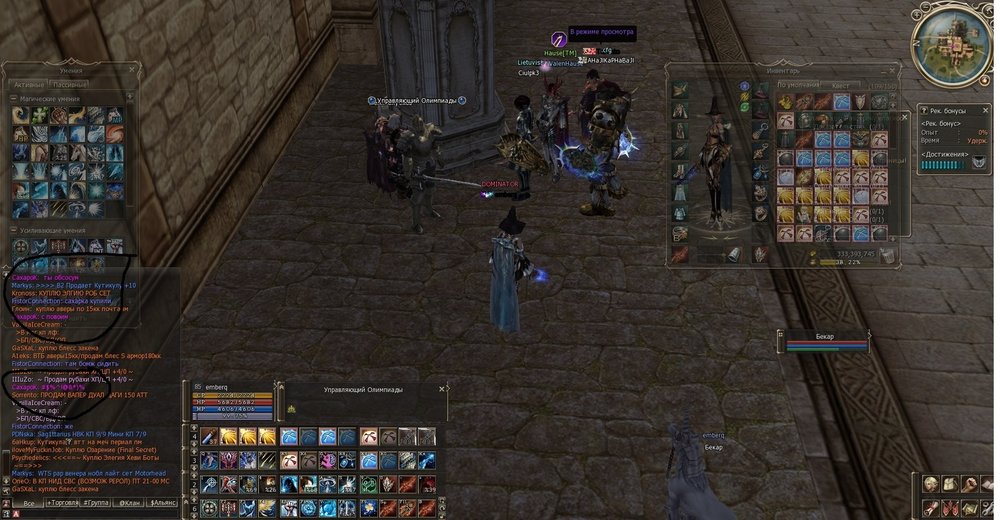This screenshot has width=1000, height=520.
Task: Collapse the Магические умения section
Action: coord(13,99)
